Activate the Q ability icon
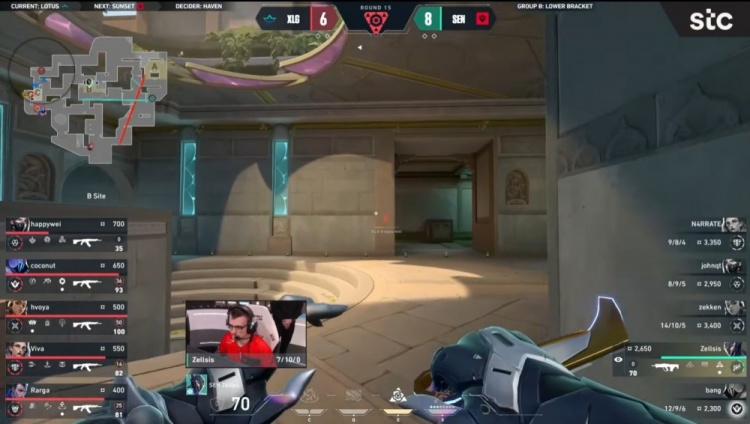The height and width of the screenshot is (424, 750). pyautogui.click(x=353, y=396)
